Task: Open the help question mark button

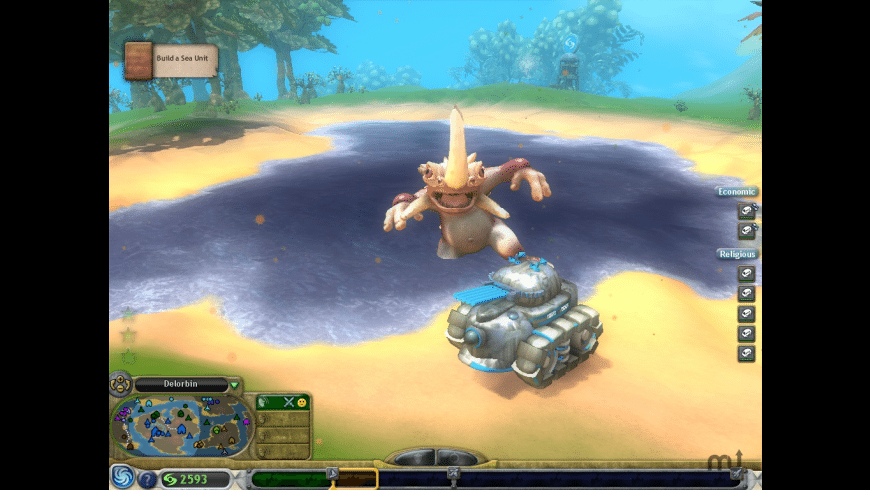Action: tap(147, 479)
